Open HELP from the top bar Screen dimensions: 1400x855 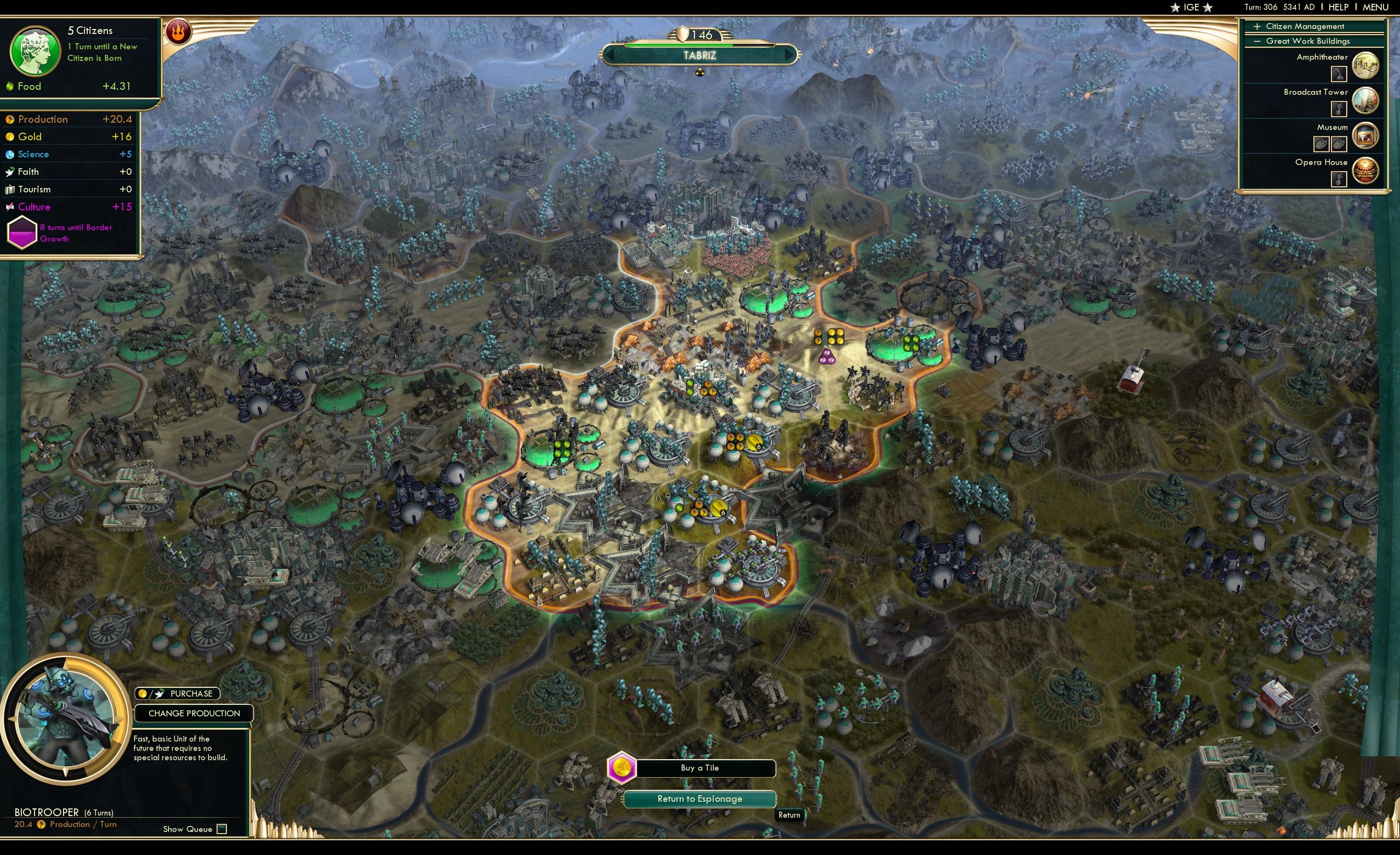click(1339, 7)
